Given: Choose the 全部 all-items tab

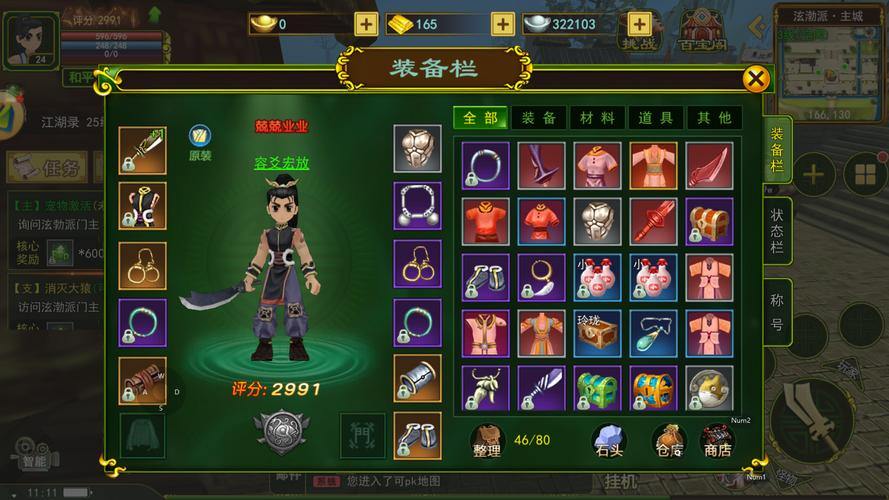Looking at the screenshot, I should pos(481,118).
